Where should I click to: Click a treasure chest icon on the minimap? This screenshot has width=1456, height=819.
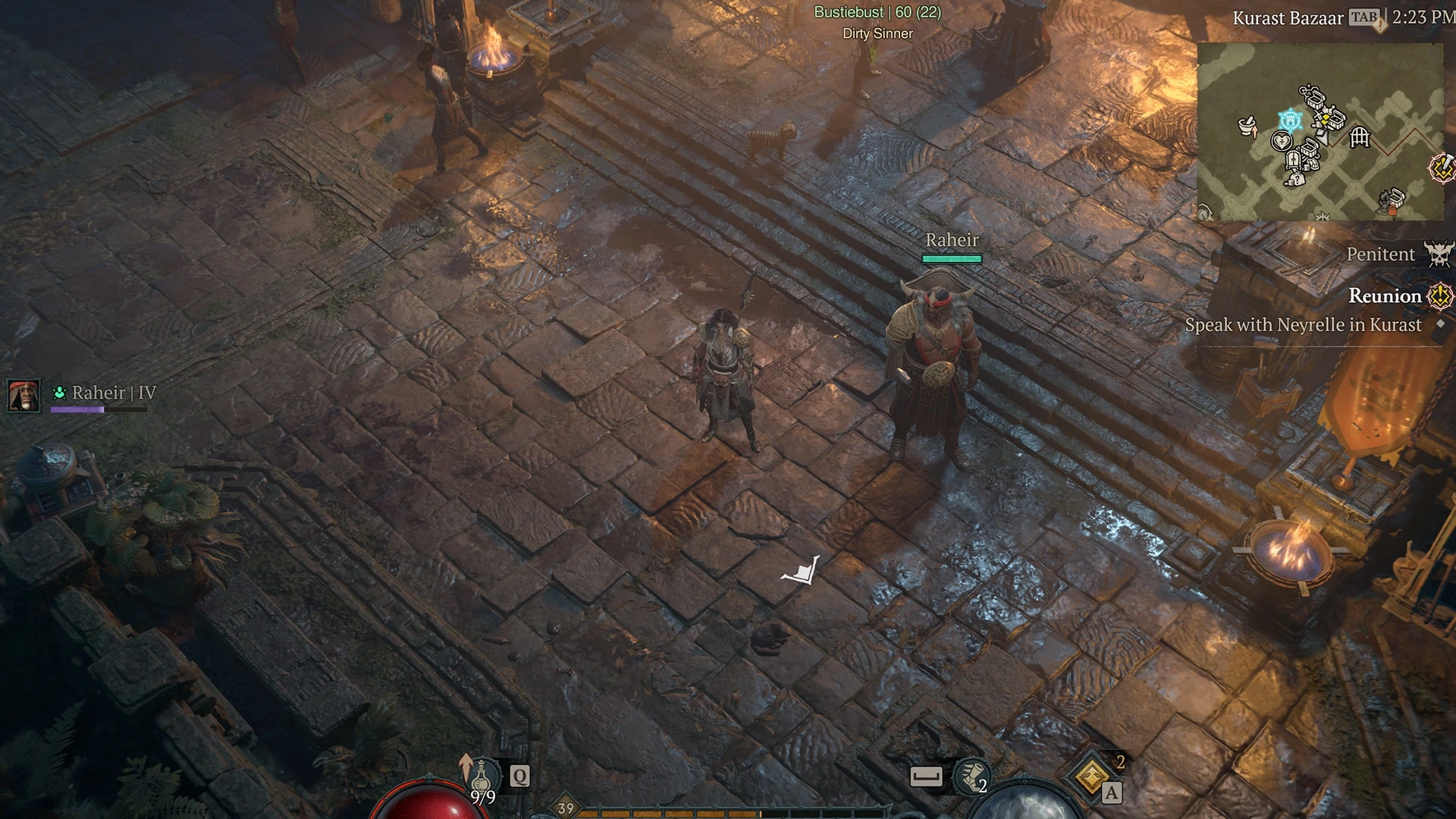pyautogui.click(x=1314, y=99)
